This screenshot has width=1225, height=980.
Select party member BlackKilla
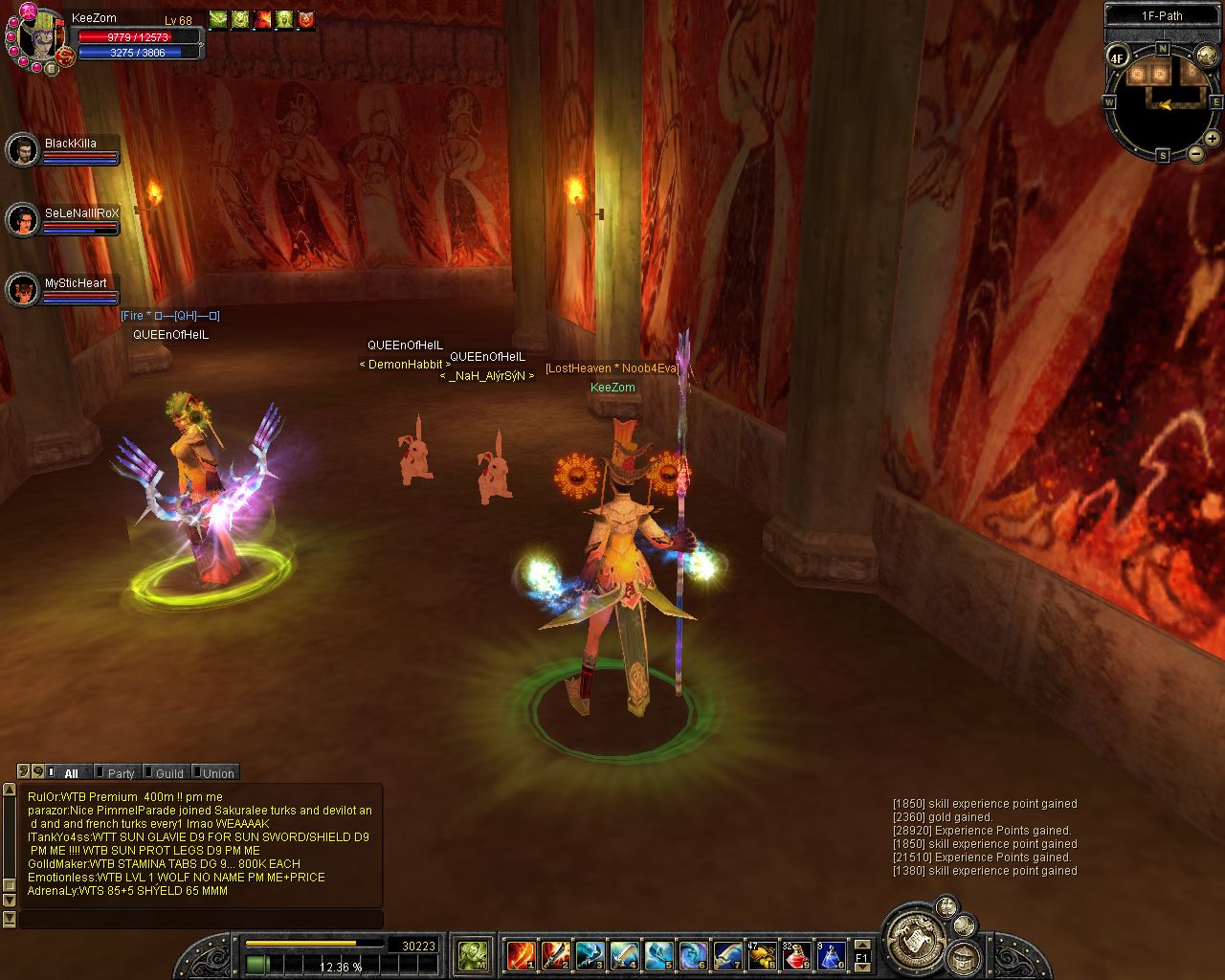point(22,149)
